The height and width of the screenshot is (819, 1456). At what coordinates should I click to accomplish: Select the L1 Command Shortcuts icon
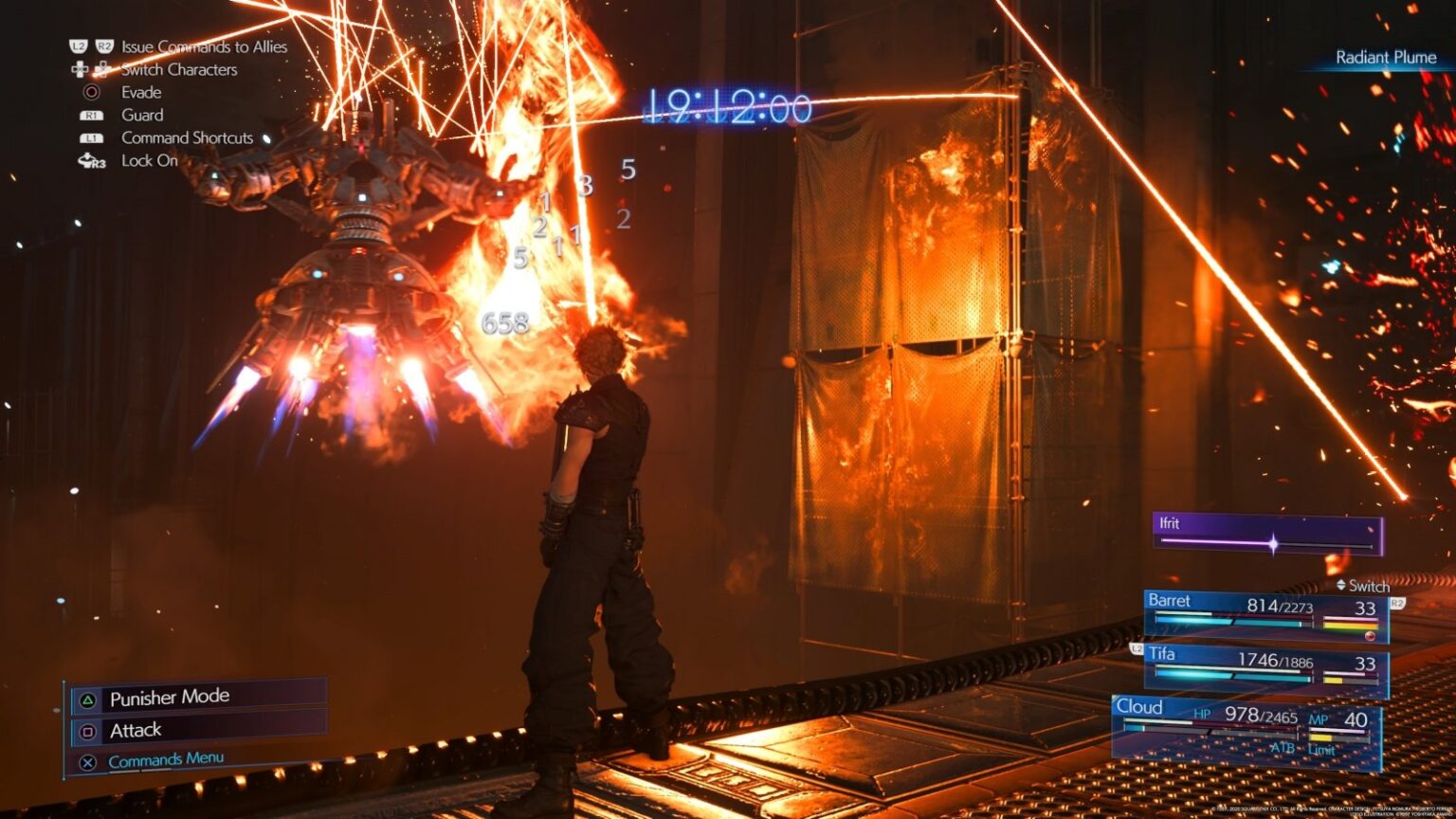pos(92,137)
